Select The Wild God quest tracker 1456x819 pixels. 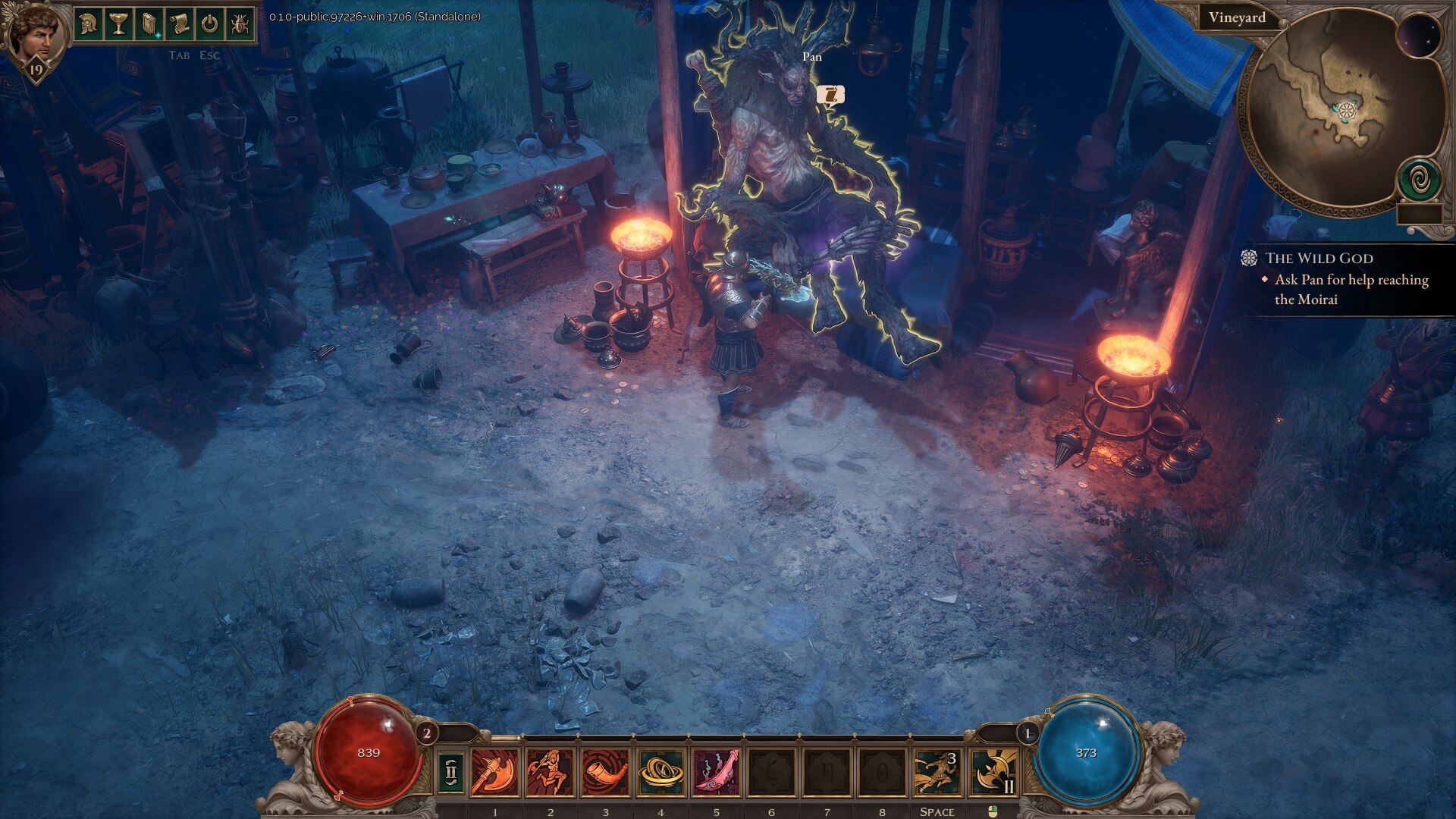coord(1319,258)
